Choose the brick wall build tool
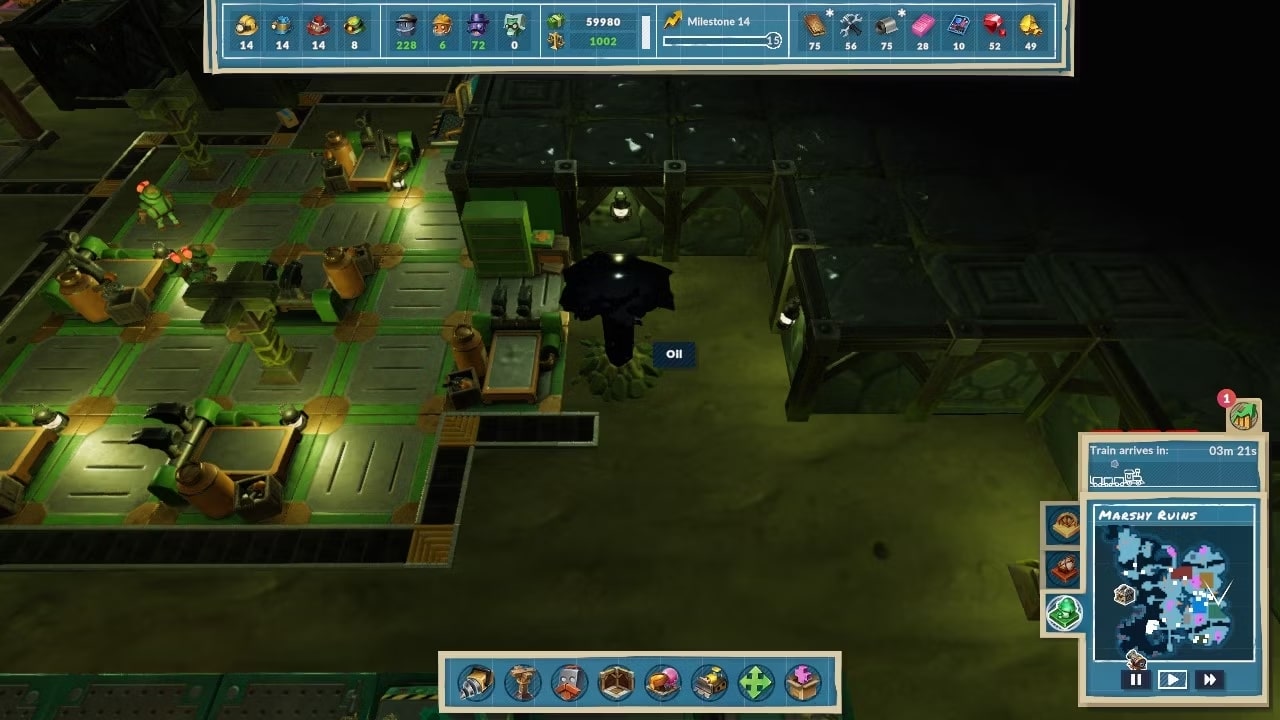 pos(569,683)
